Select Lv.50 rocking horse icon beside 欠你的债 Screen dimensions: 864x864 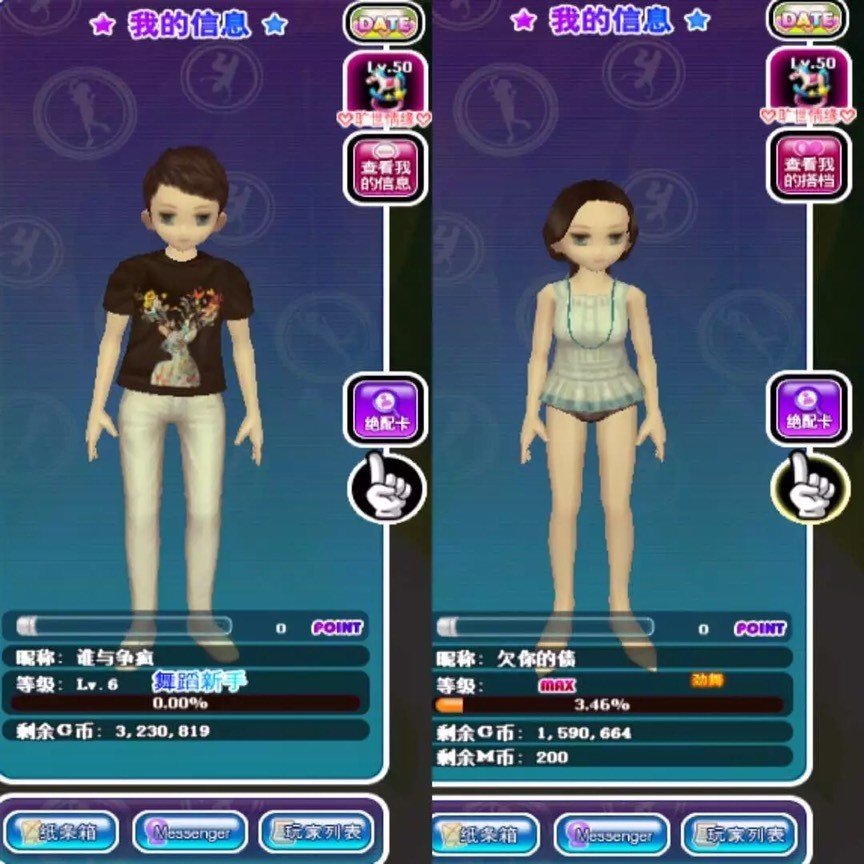(808, 86)
